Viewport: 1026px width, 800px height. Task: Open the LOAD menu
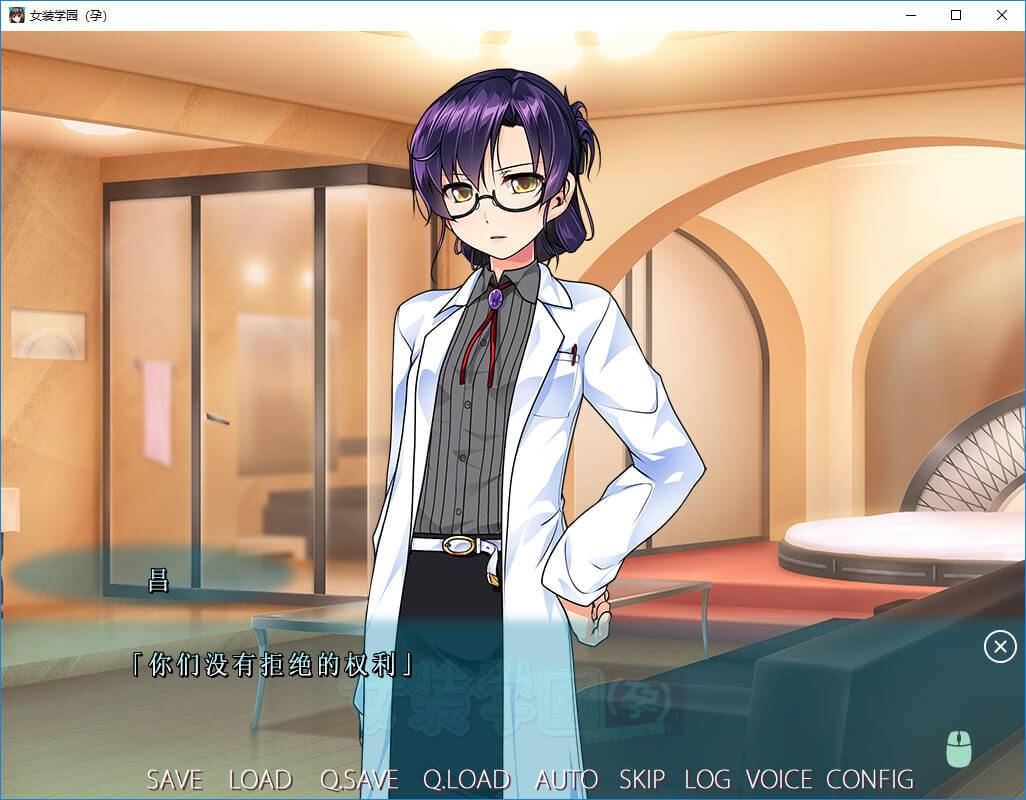(x=260, y=780)
